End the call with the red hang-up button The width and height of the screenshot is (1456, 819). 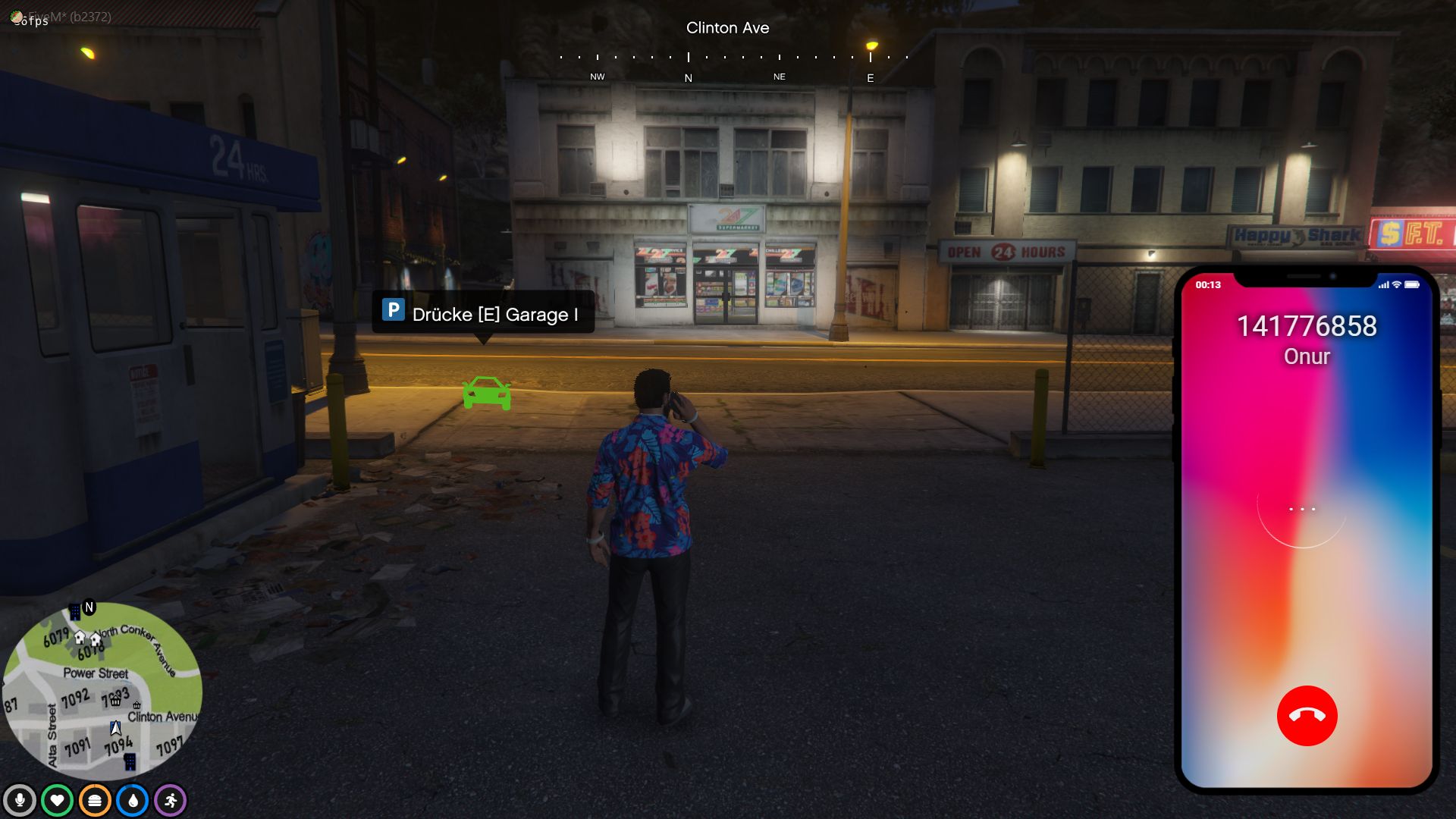[1307, 716]
